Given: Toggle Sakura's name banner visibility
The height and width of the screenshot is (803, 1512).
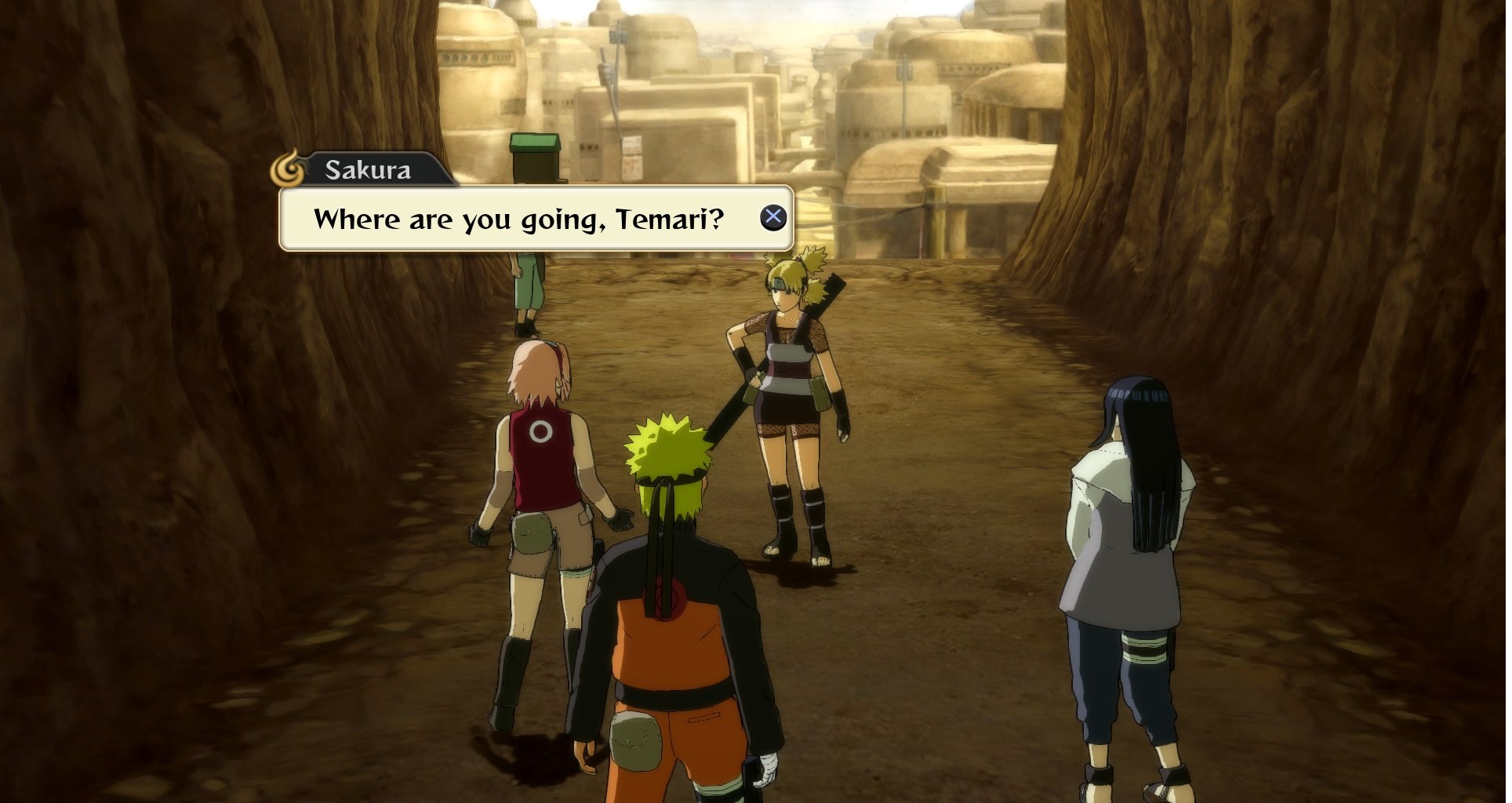Looking at the screenshot, I should (369, 169).
